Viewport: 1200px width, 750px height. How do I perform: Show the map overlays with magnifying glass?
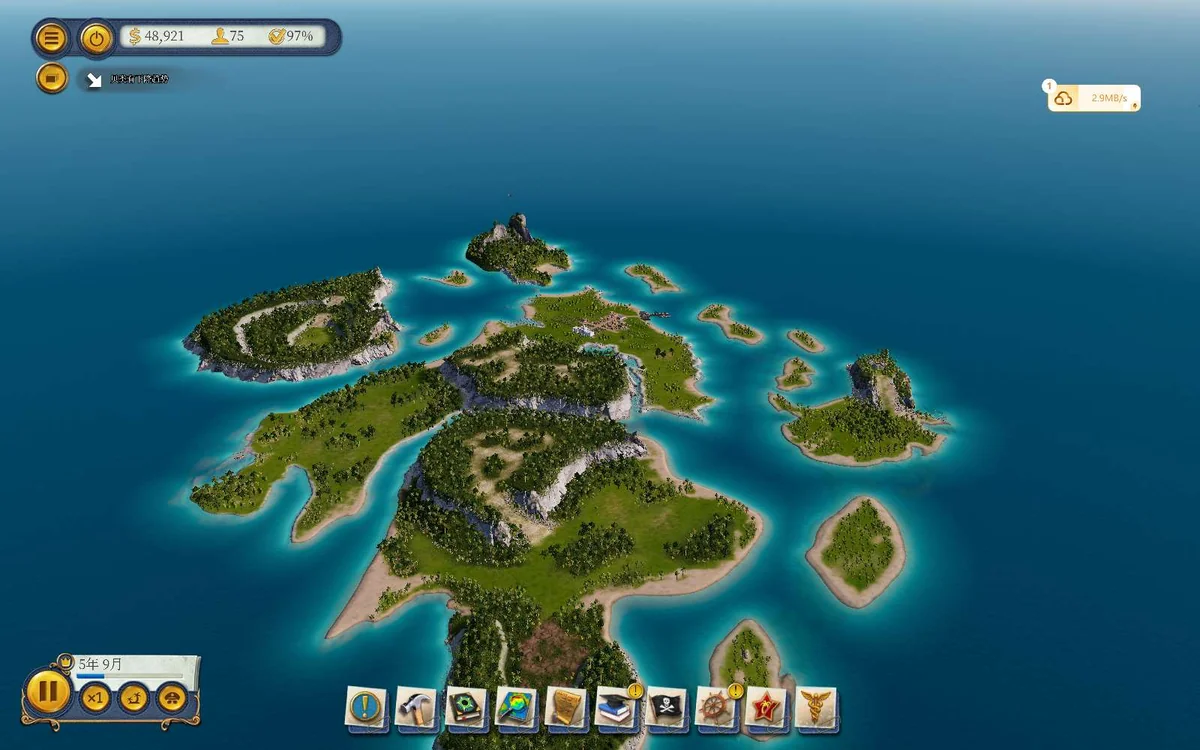(x=516, y=707)
